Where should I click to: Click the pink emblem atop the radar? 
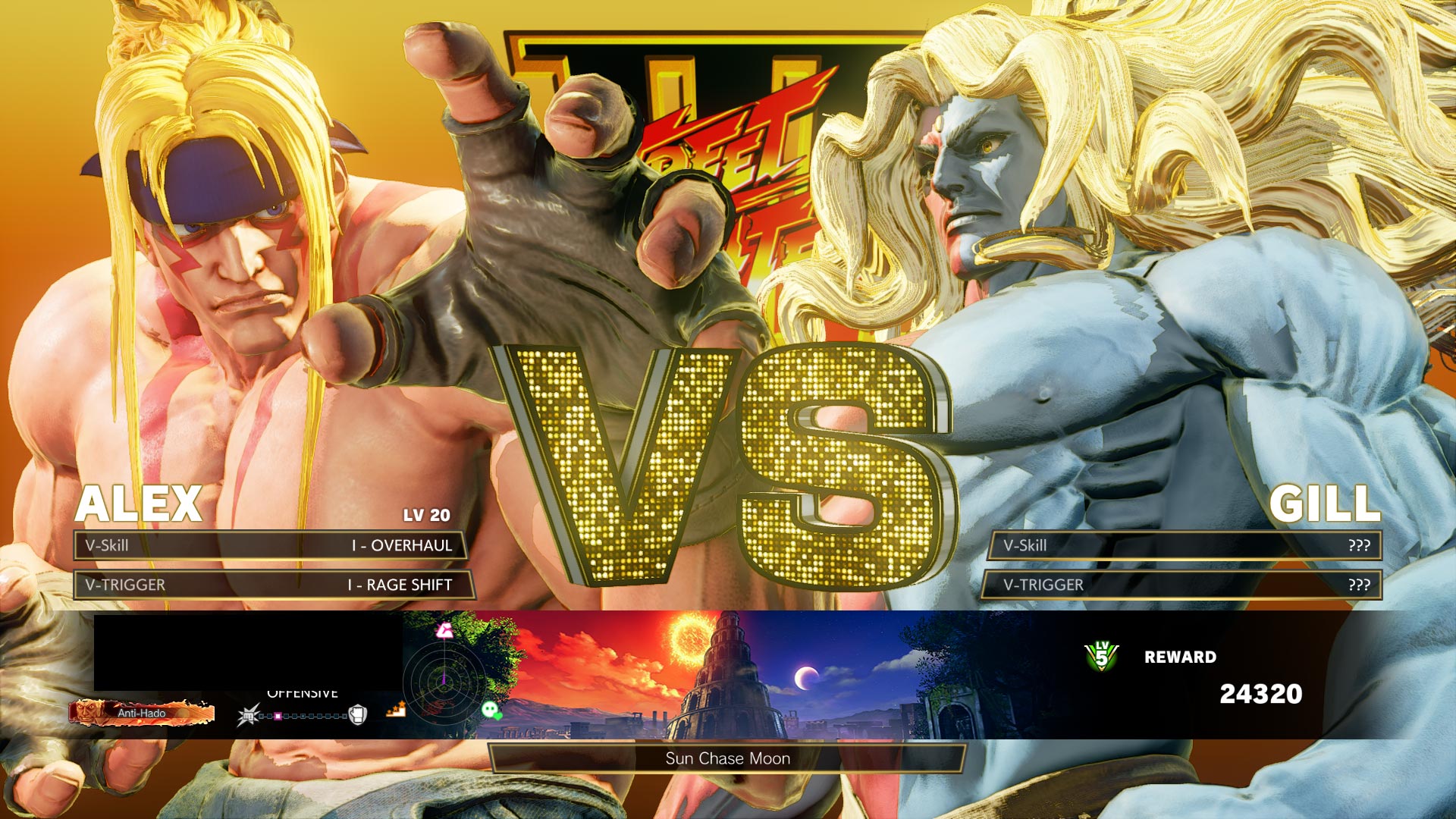[444, 629]
